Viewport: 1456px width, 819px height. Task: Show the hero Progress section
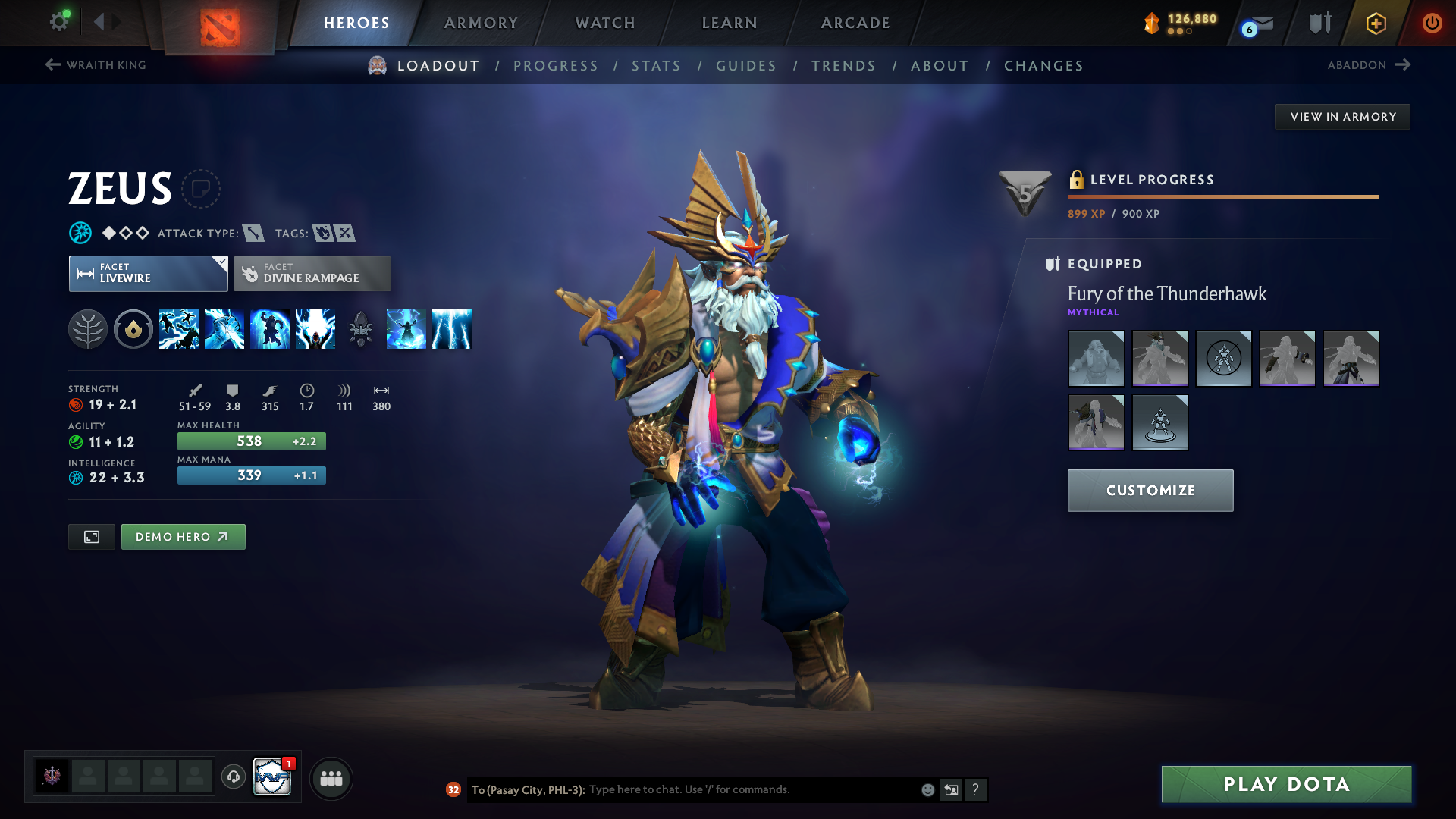[x=556, y=66]
